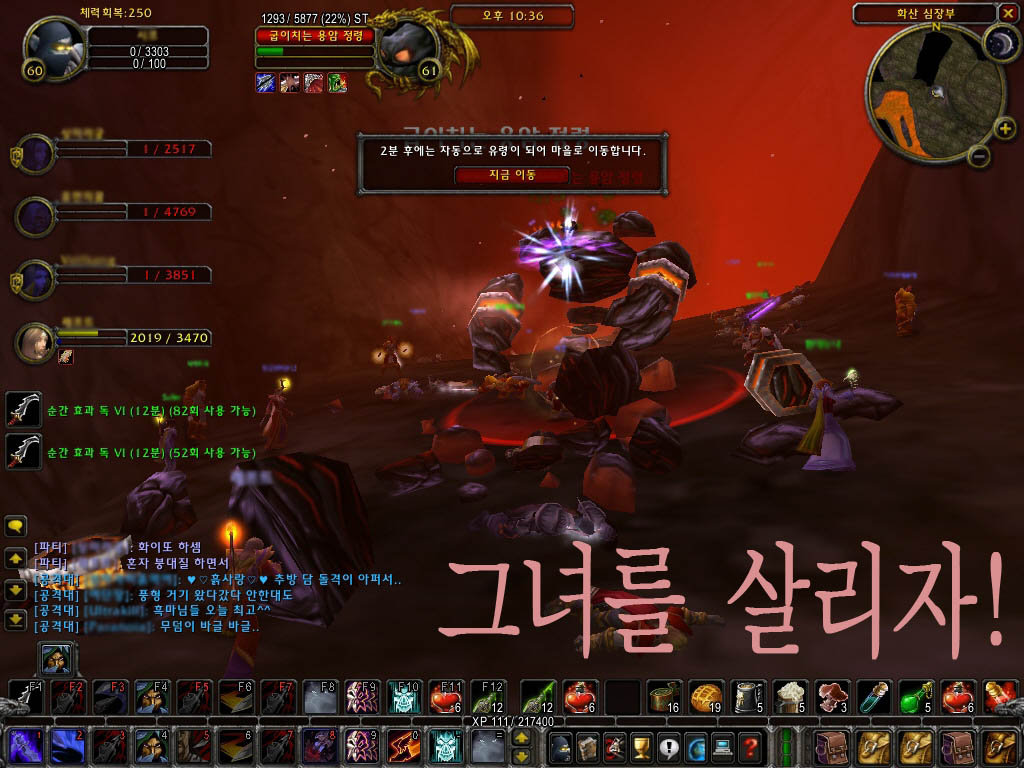Open the help question mark micro button
The height and width of the screenshot is (768, 1024).
(750, 745)
